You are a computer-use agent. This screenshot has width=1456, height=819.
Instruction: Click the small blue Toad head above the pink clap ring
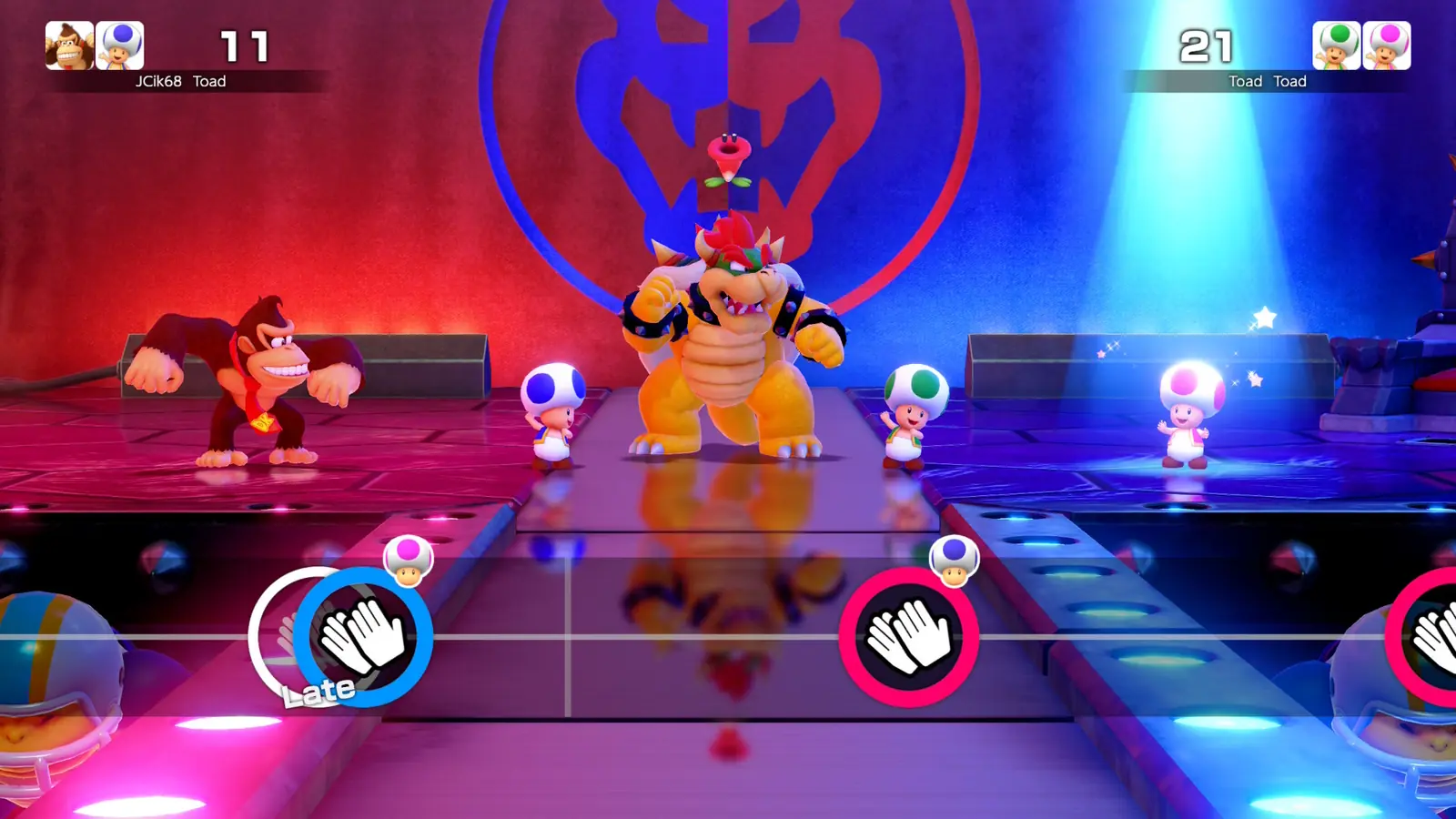954,561
